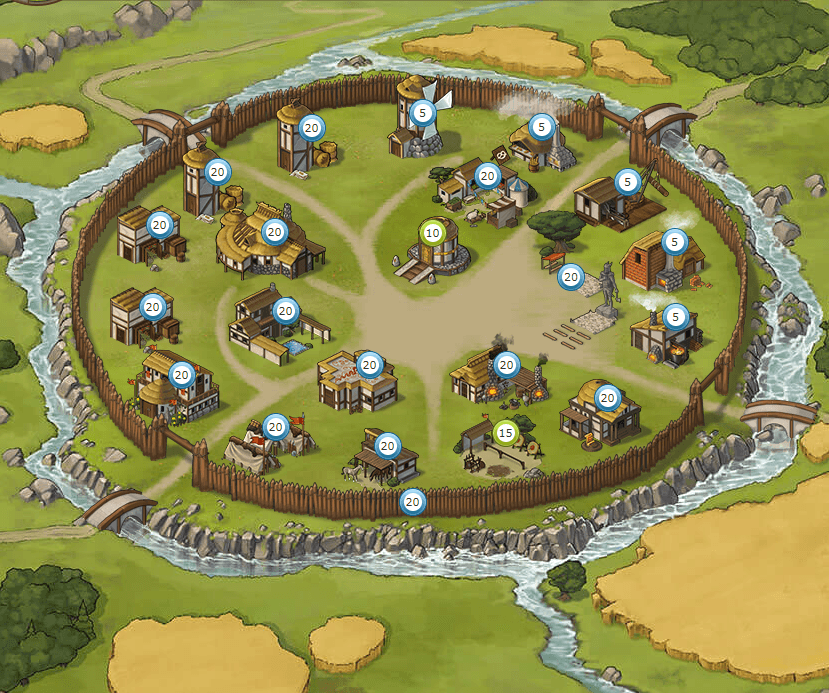Click the smithy's level 20 badge
The image size is (829, 693).
(506, 365)
